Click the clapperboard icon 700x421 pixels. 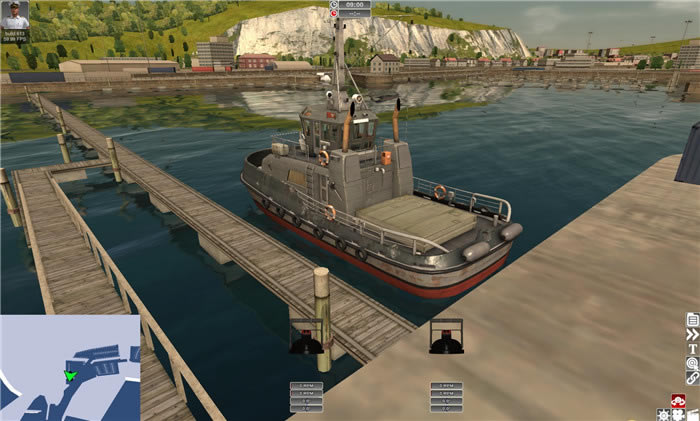pos(692,414)
